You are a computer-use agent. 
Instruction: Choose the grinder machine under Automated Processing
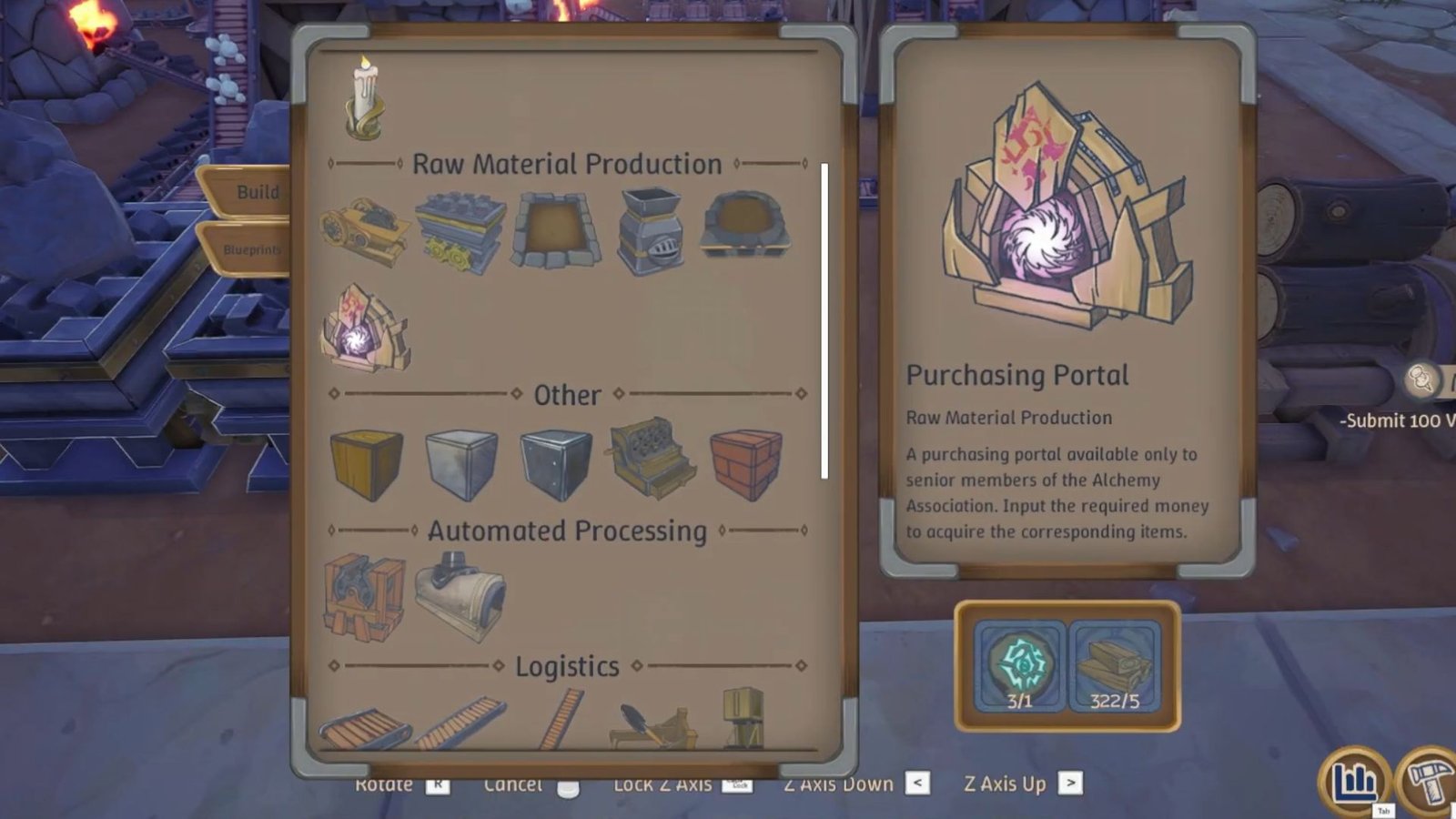pyautogui.click(x=362, y=598)
